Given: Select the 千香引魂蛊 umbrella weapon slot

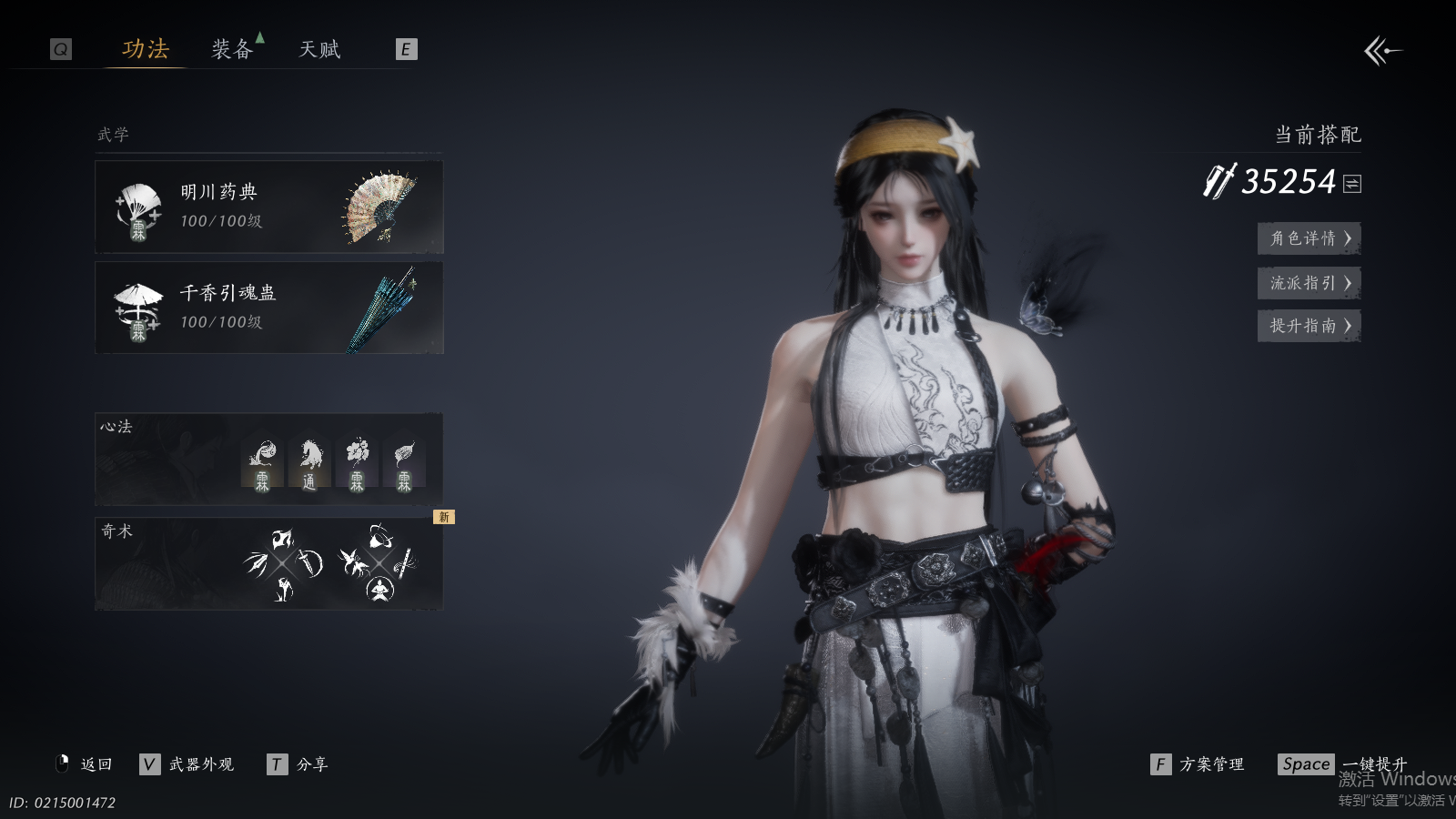Looking at the screenshot, I should [x=269, y=308].
